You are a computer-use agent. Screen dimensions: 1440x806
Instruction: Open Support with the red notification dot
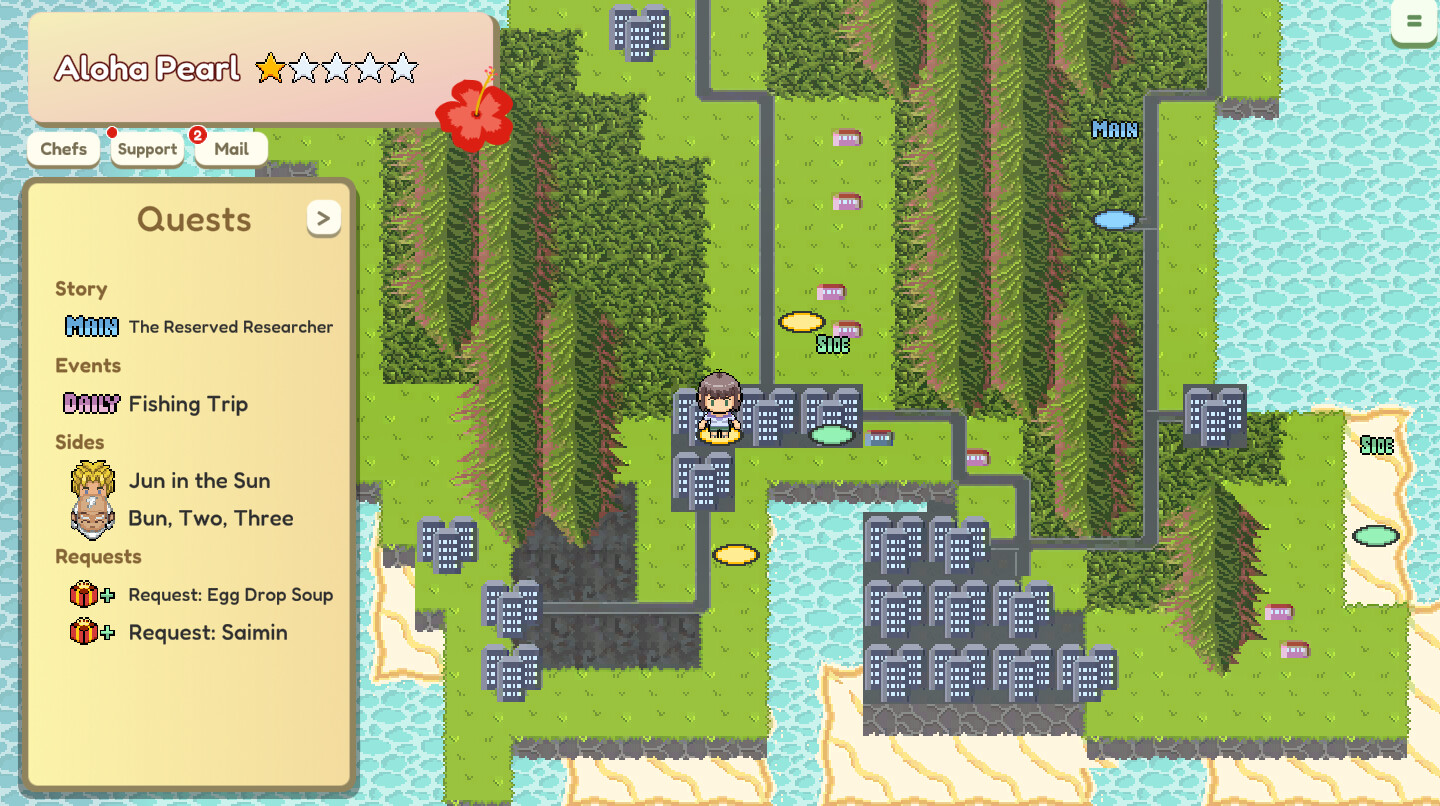pyautogui.click(x=146, y=148)
